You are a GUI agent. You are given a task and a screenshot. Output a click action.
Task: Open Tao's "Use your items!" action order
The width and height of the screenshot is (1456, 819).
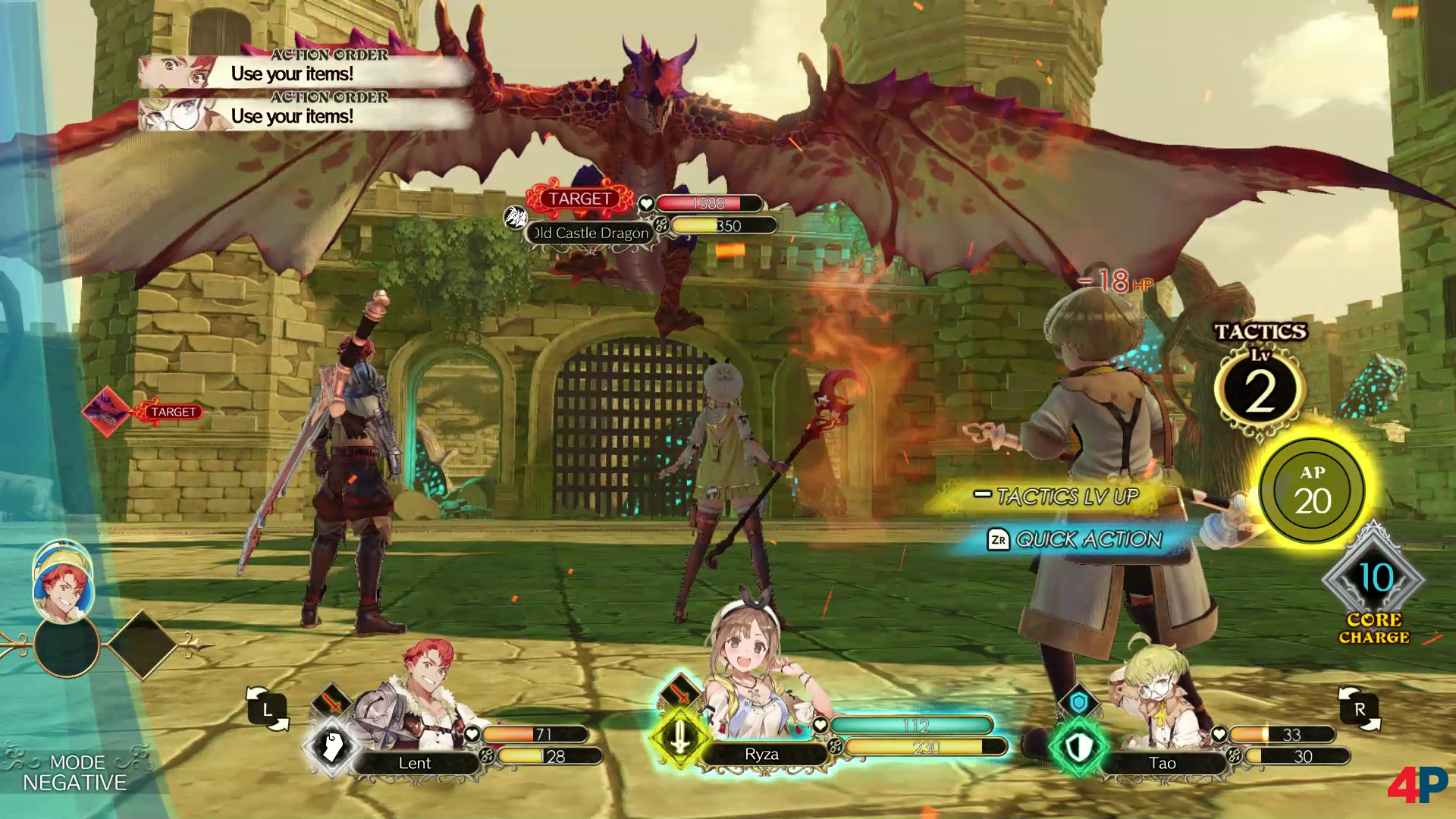[303, 115]
